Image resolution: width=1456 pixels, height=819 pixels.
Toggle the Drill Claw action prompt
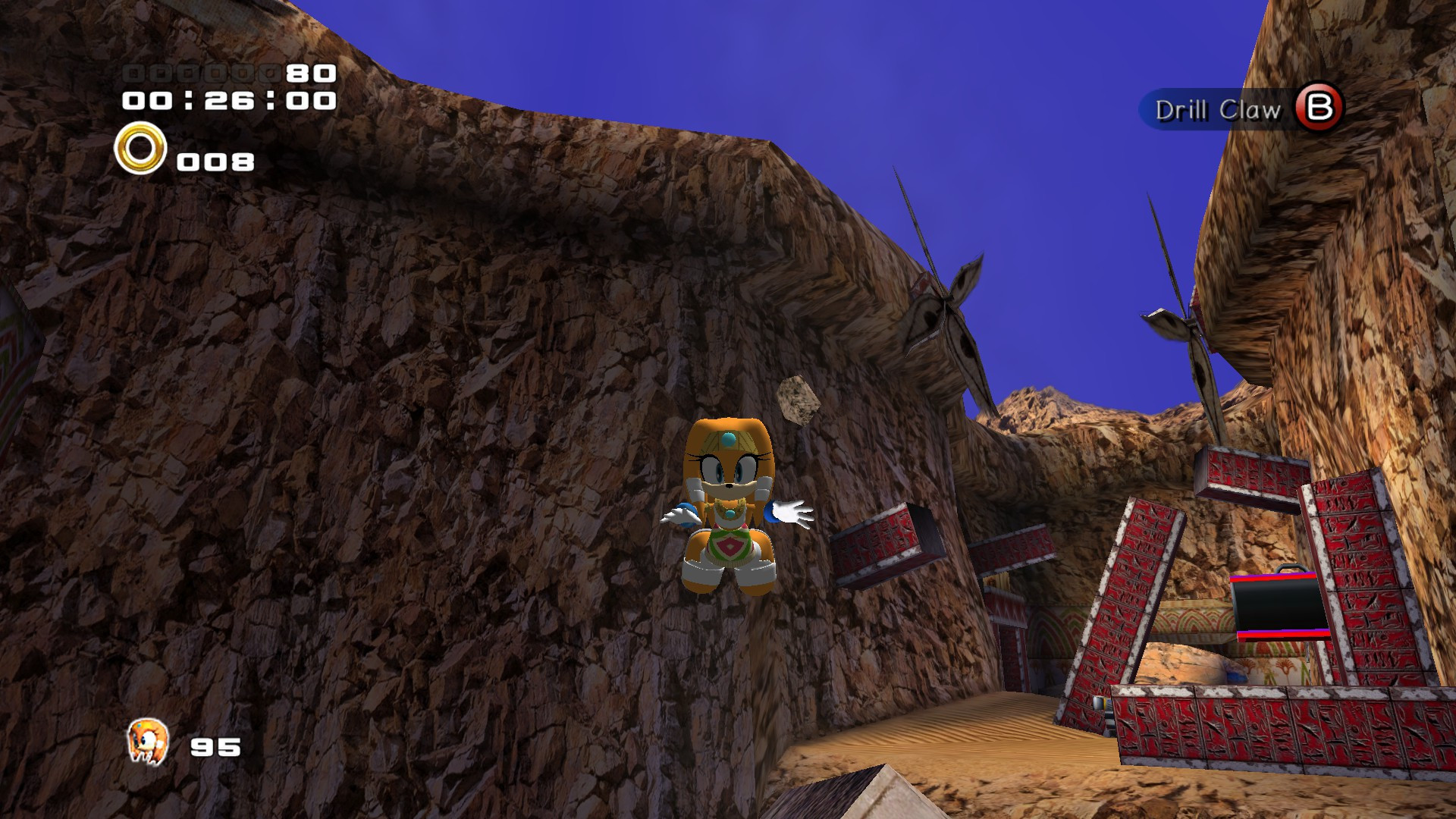pyautogui.click(x=1218, y=111)
